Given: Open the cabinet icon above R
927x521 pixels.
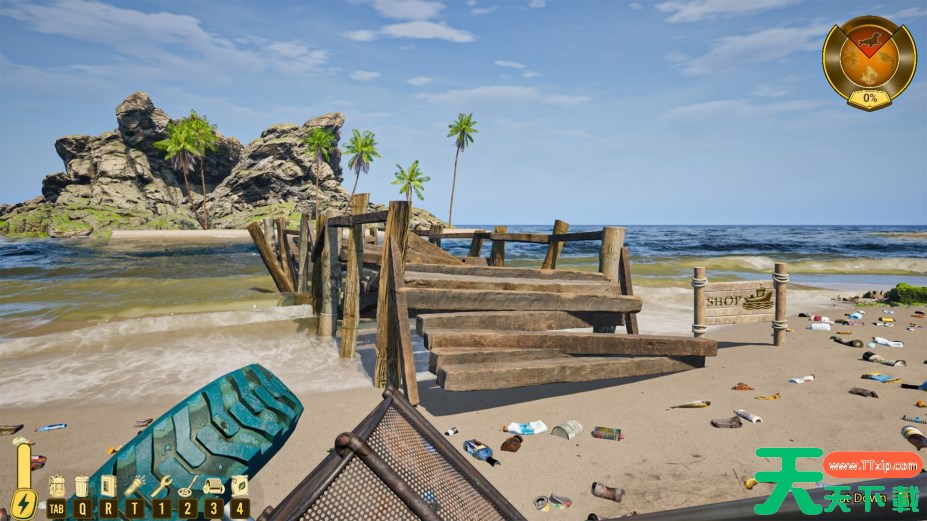Looking at the screenshot, I should pyautogui.click(x=108, y=487).
